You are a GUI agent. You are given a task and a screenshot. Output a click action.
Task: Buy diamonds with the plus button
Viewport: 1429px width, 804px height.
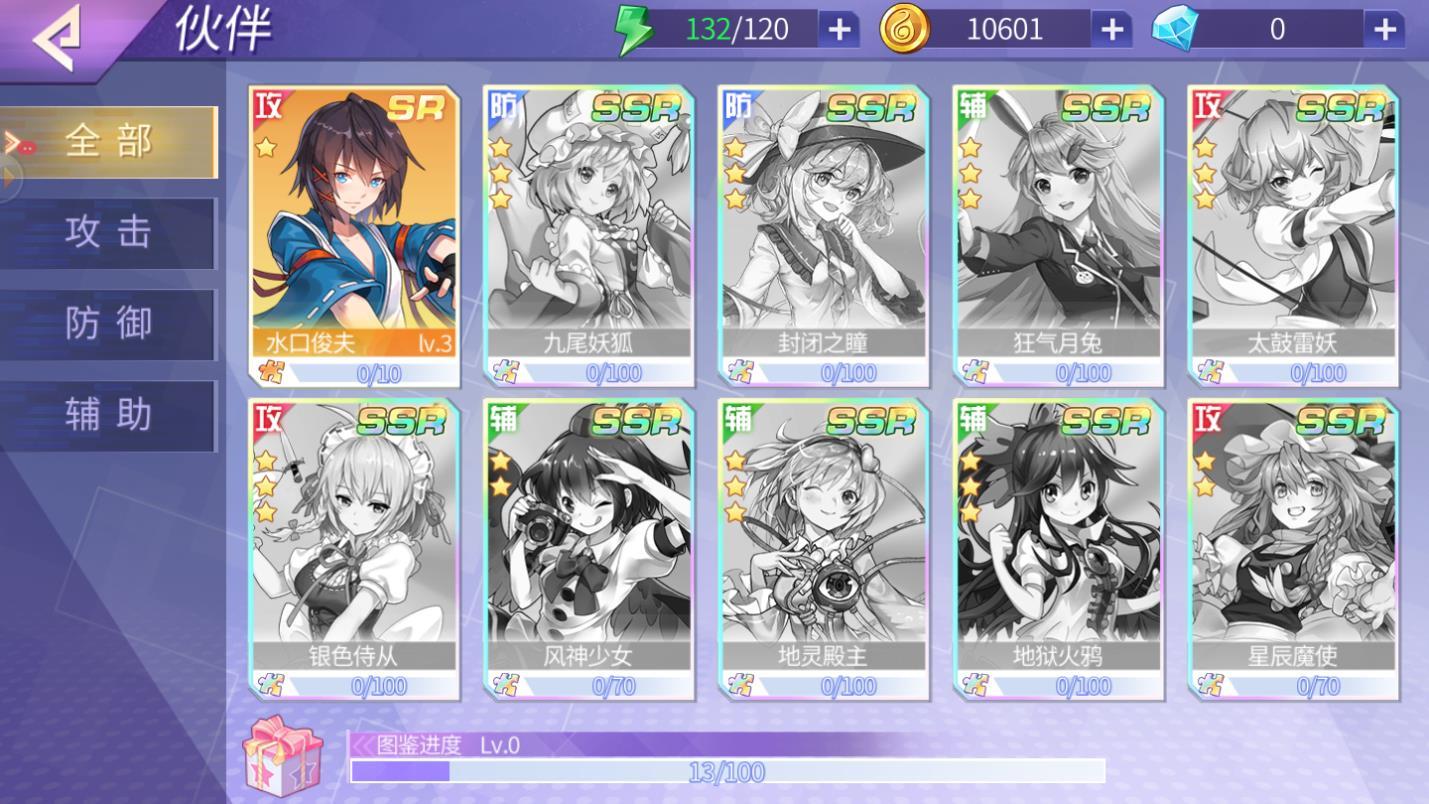point(1384,30)
